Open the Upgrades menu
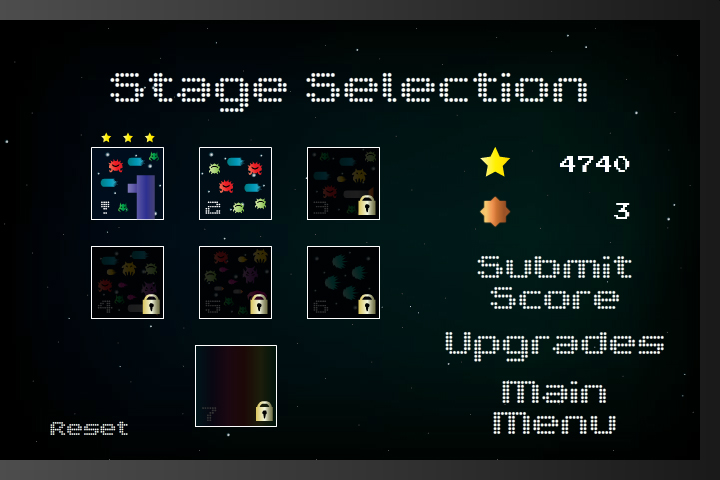This screenshot has height=480, width=720. click(554, 344)
